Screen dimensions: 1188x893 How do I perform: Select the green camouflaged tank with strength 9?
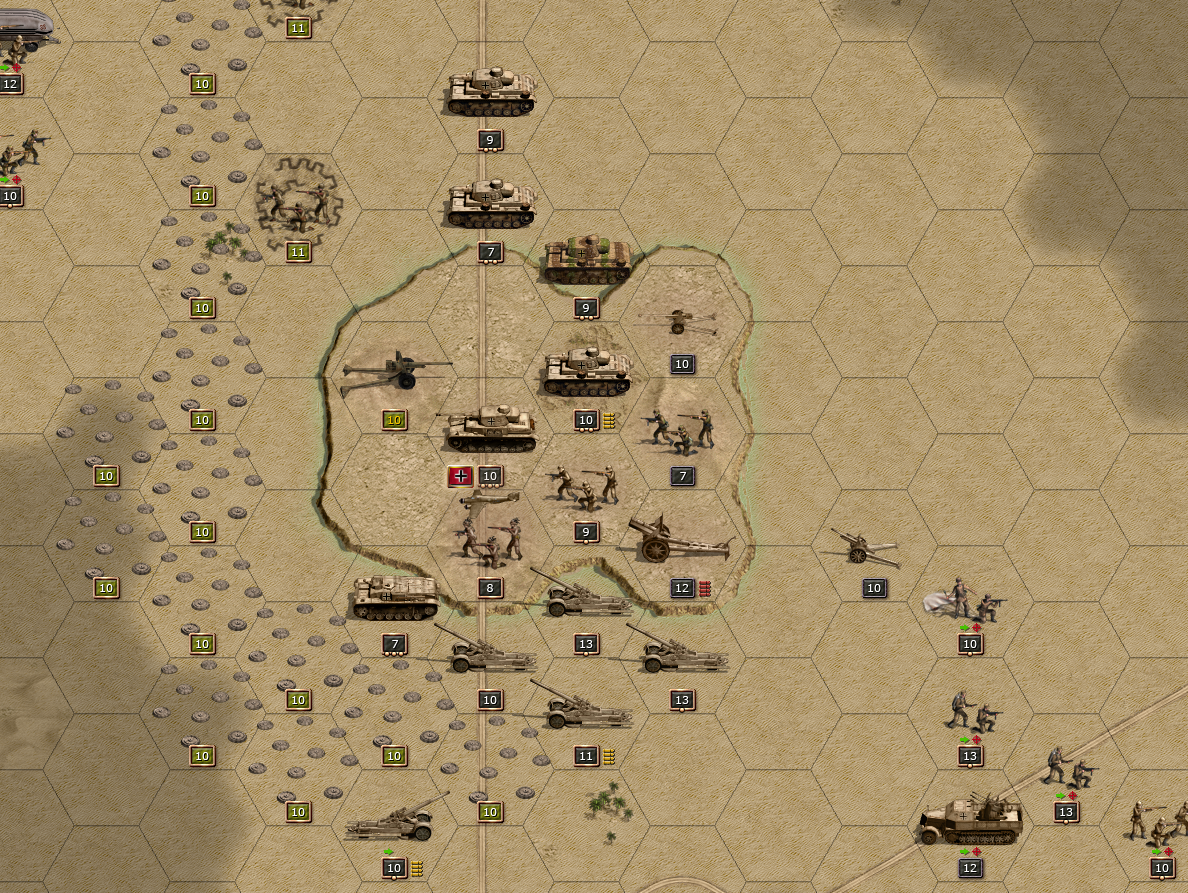coord(587,260)
